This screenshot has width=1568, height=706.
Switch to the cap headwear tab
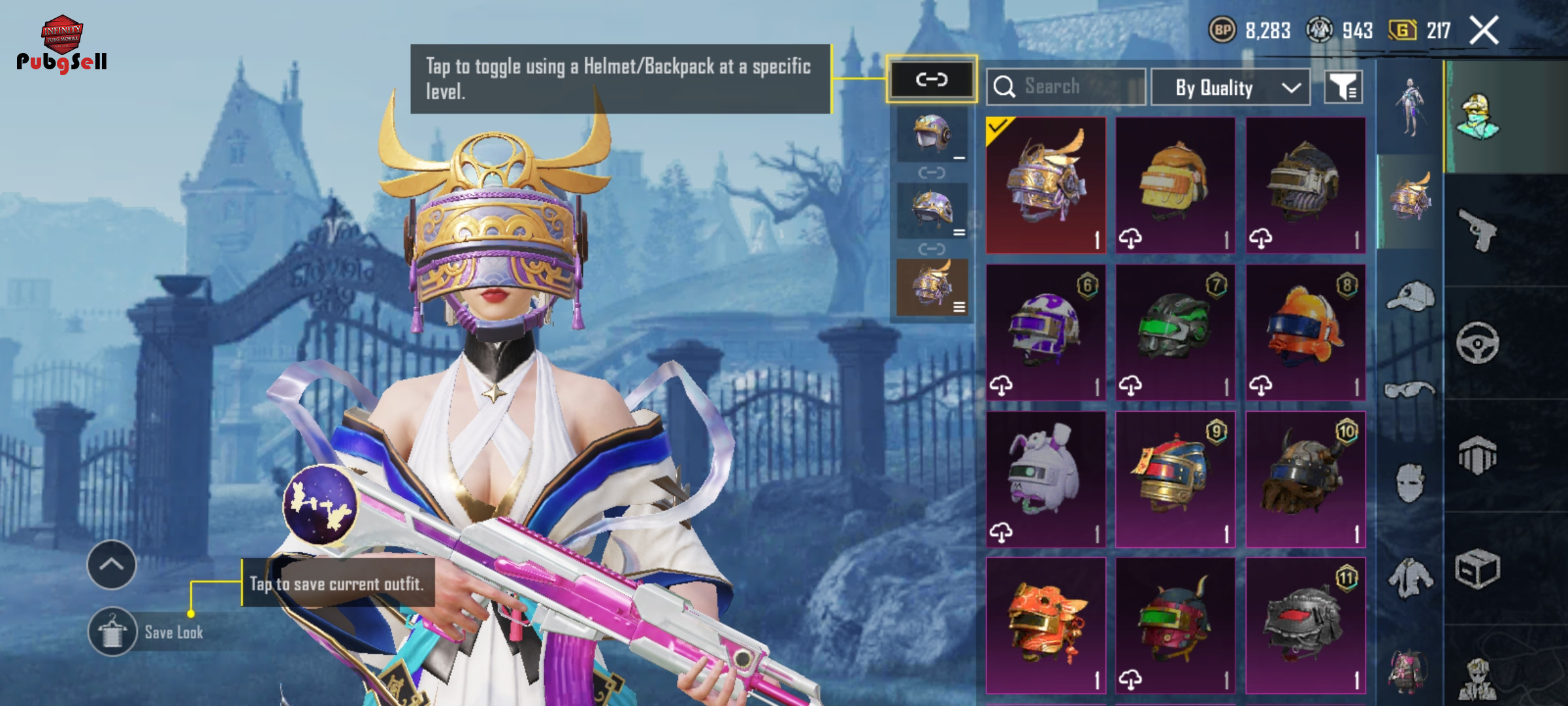(1410, 297)
